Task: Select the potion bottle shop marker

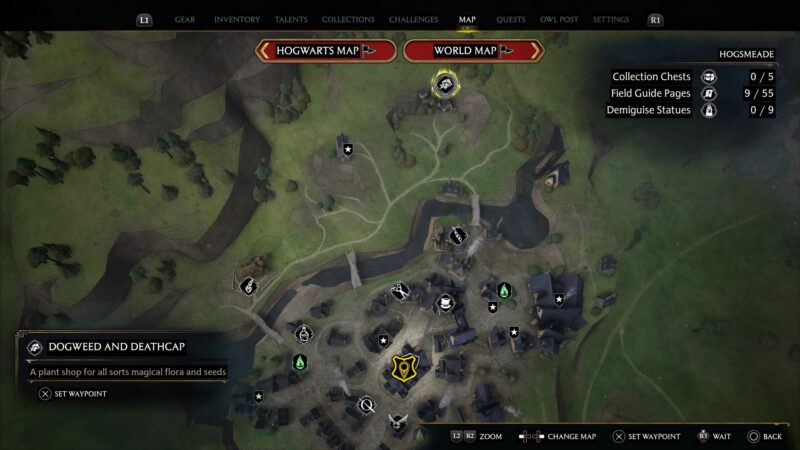Action: pyautogui.click(x=304, y=331)
